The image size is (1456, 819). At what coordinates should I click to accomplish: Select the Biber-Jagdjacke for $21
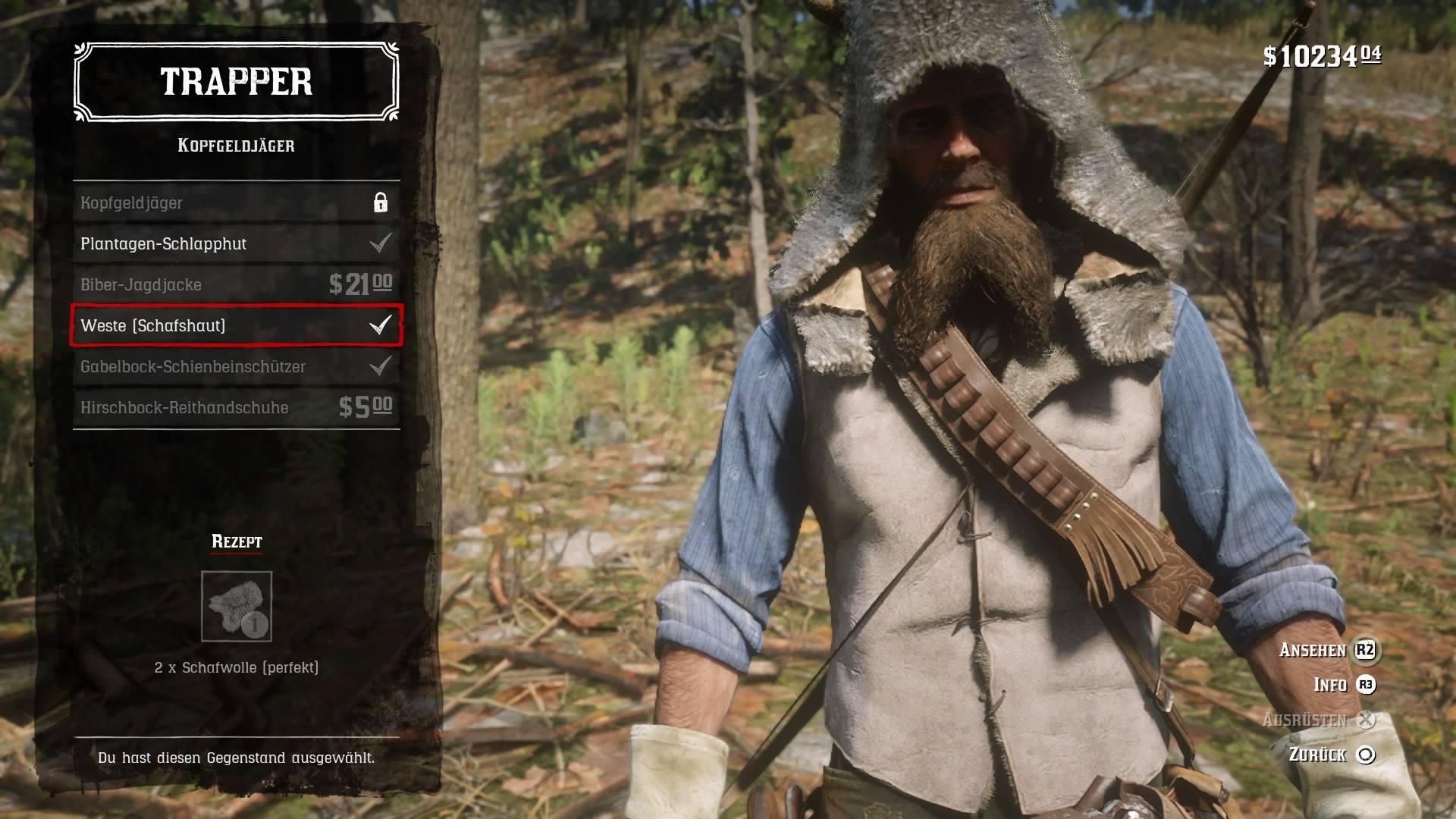click(236, 285)
